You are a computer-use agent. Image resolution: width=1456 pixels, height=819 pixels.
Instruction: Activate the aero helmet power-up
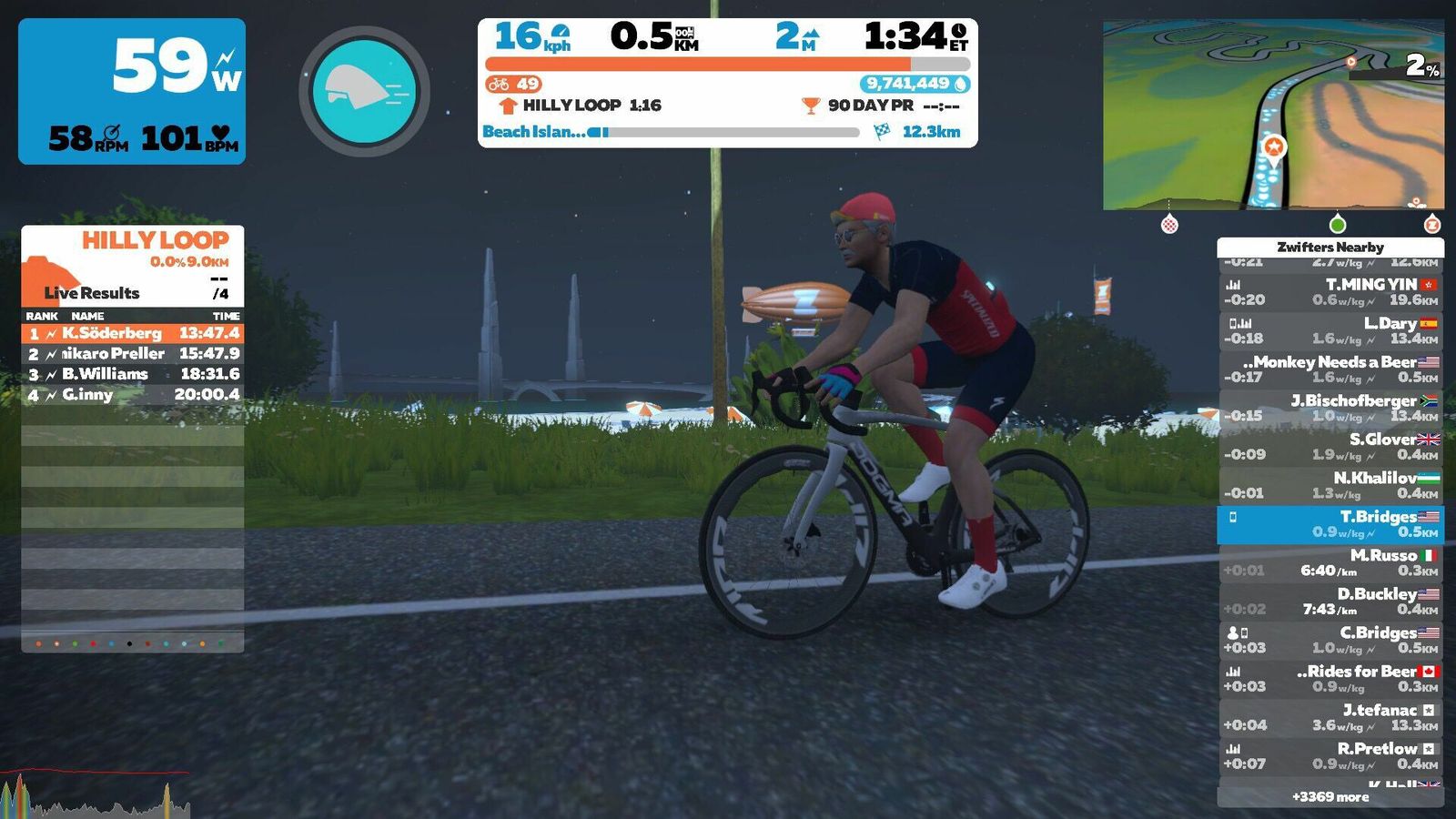364,91
